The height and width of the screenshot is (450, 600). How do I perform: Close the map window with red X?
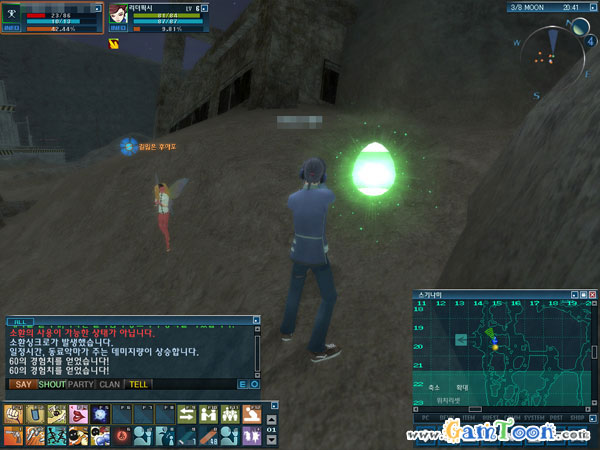tap(592, 295)
